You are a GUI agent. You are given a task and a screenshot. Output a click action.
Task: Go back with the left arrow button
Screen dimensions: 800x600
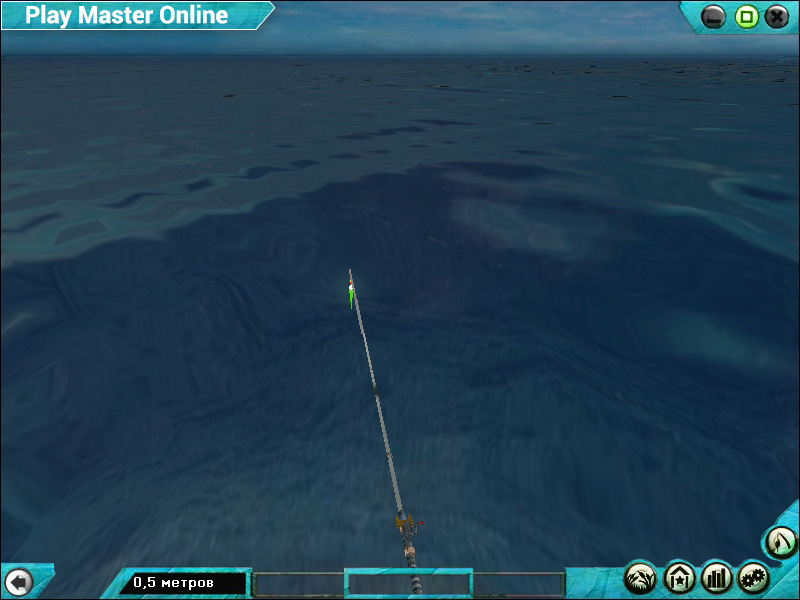tap(19, 581)
